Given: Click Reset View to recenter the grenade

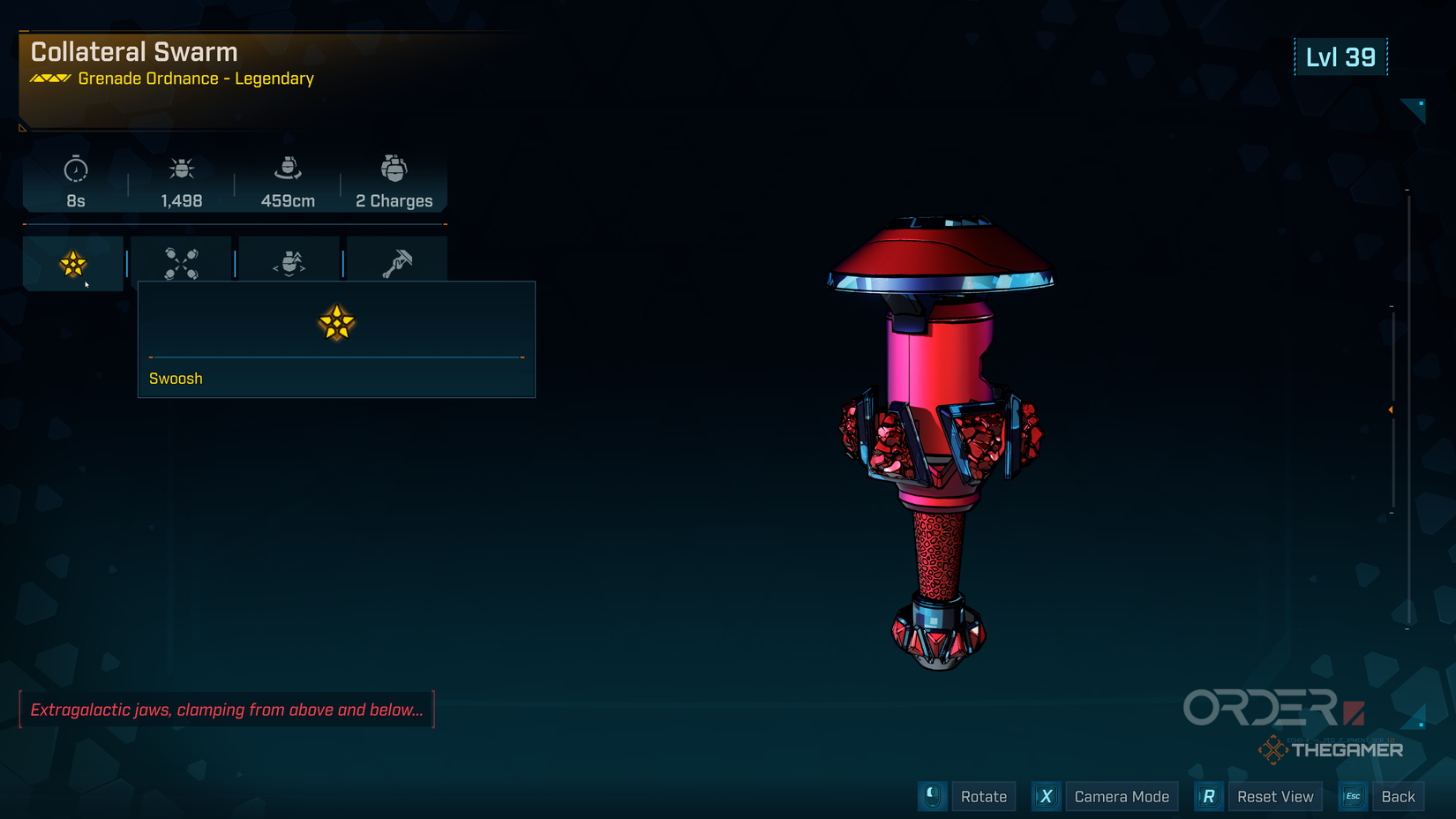Looking at the screenshot, I should [x=1276, y=796].
